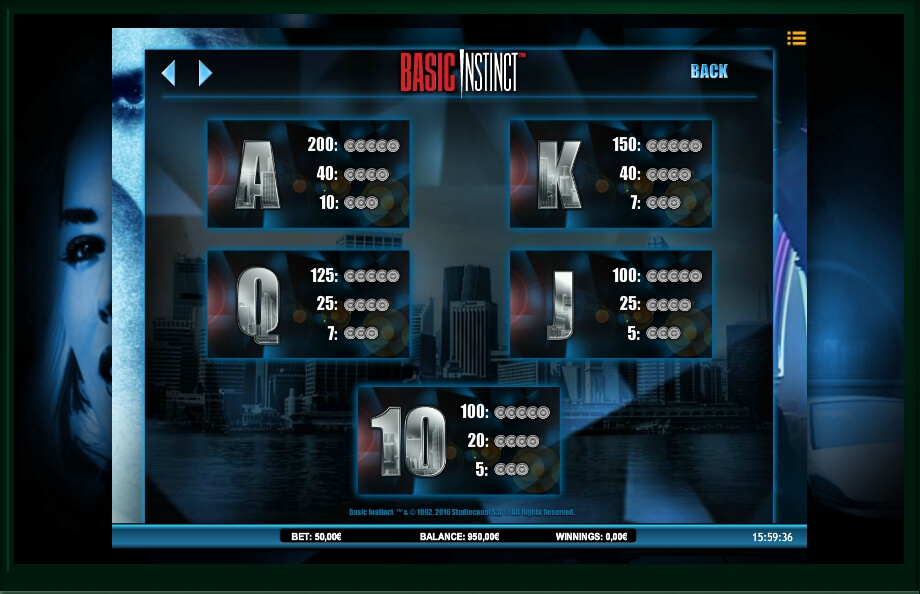Open the yellow list menu icon

tap(796, 38)
